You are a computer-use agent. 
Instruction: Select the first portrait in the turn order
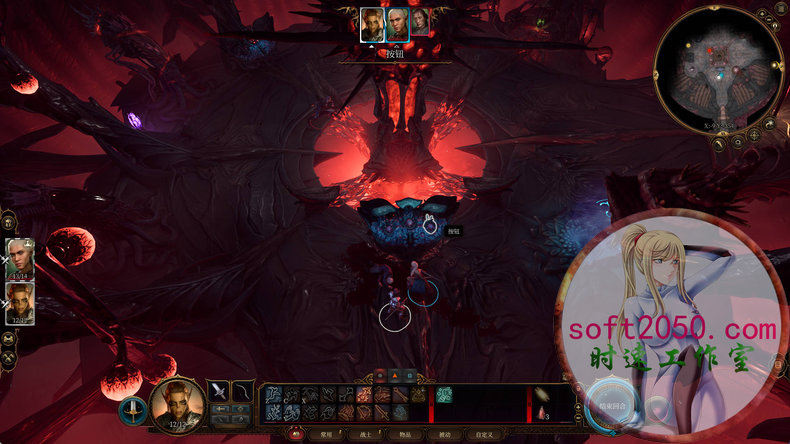[x=372, y=24]
